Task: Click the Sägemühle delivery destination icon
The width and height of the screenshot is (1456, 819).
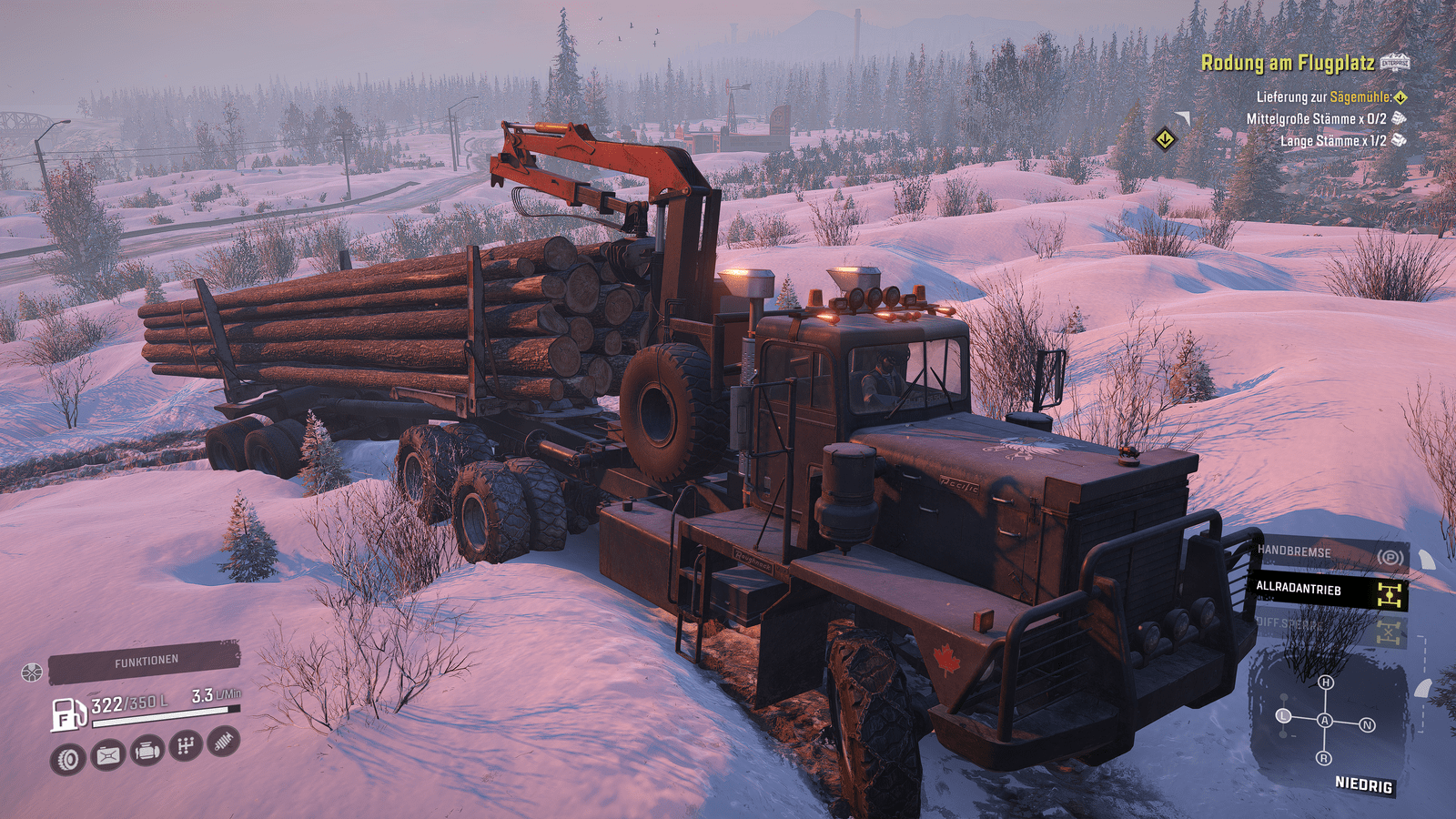Action: (x=1400, y=96)
